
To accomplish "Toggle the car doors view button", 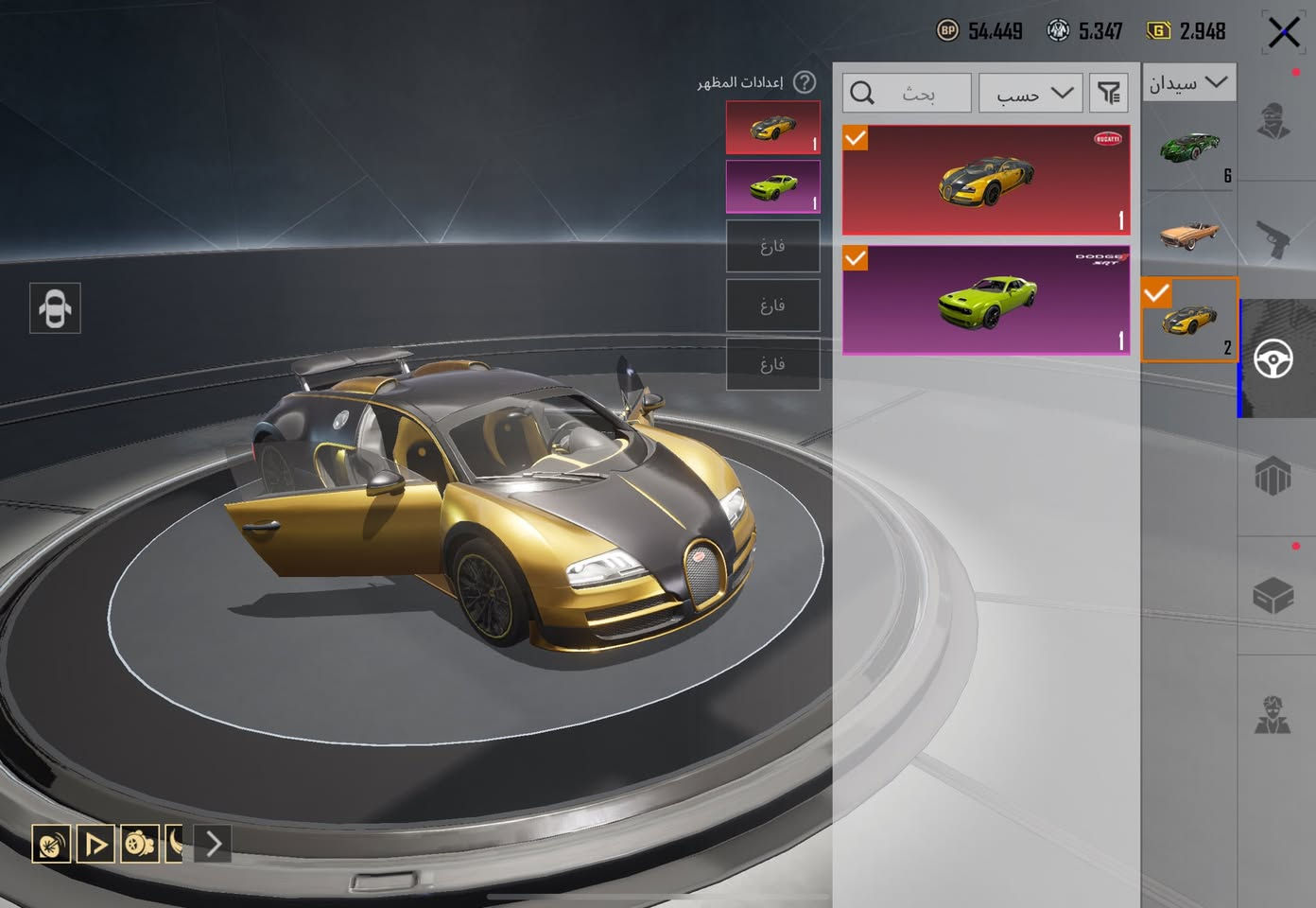I will [x=55, y=308].
